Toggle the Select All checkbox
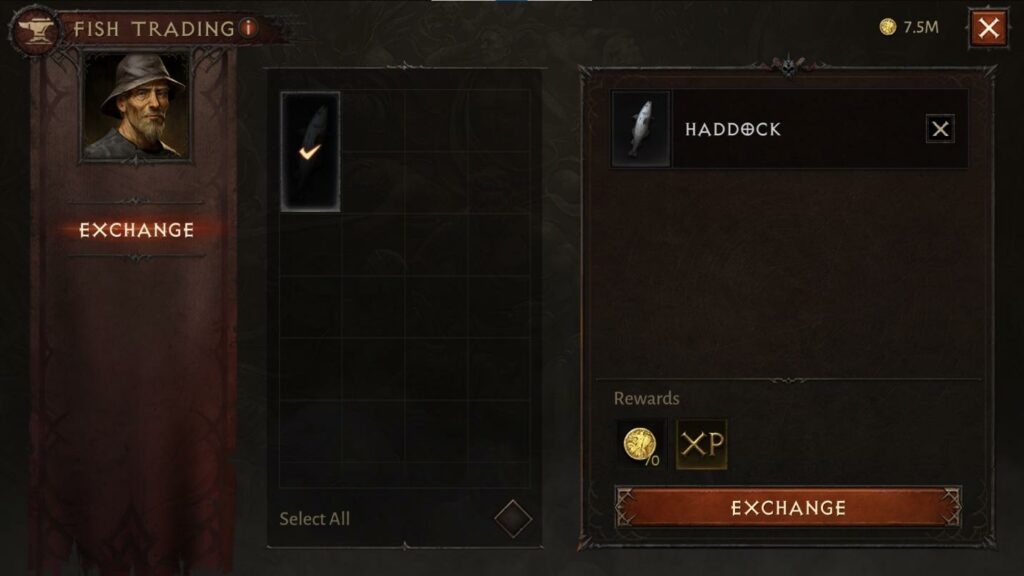 click(x=513, y=519)
